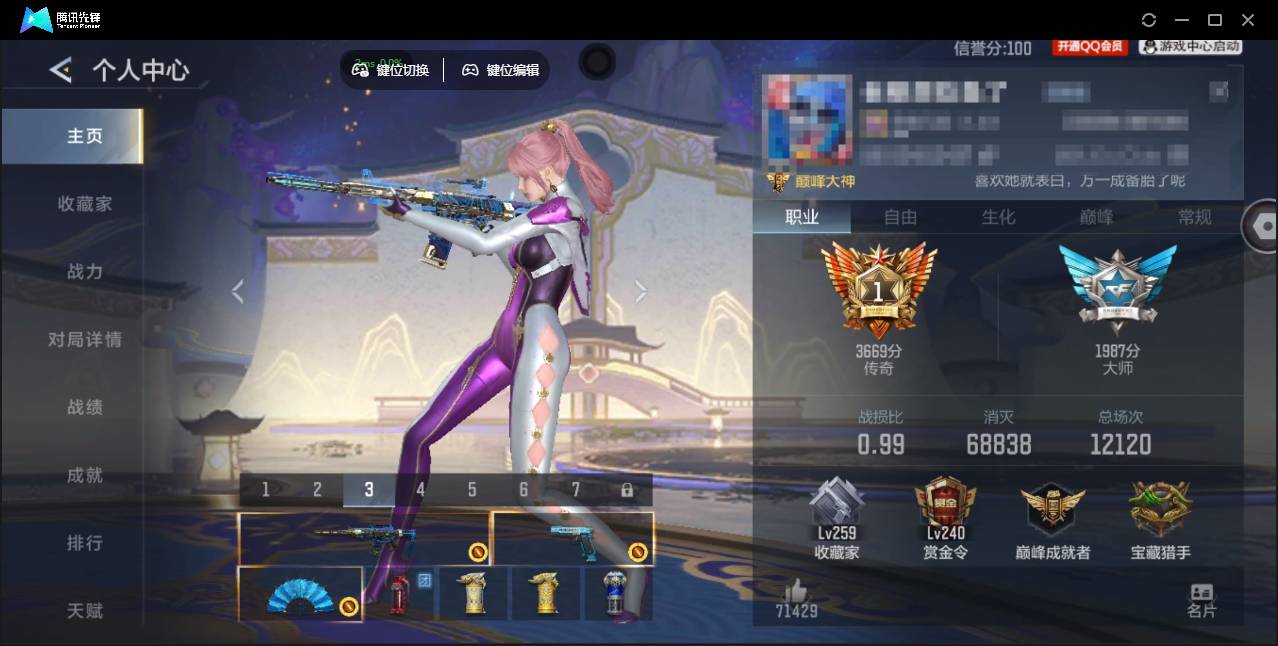
Task: Select 战力 in the left menu
Action: point(85,272)
